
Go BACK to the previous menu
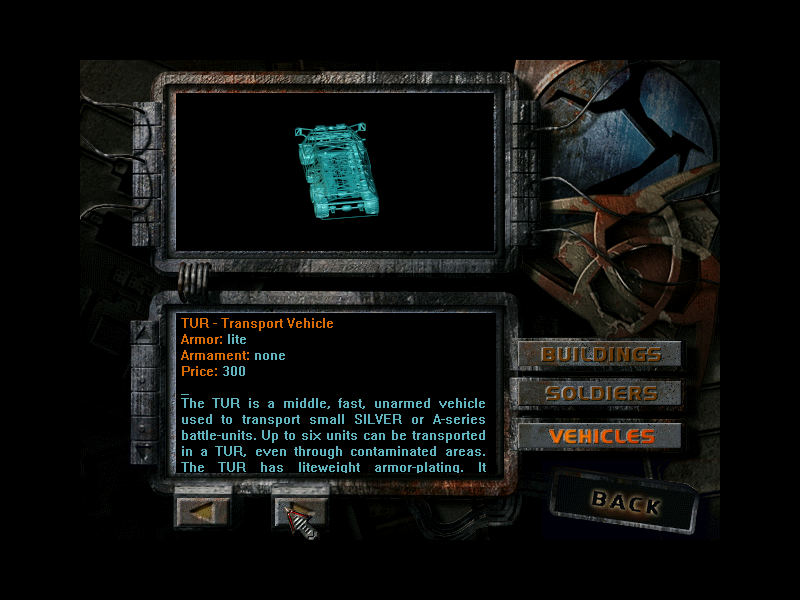625,502
